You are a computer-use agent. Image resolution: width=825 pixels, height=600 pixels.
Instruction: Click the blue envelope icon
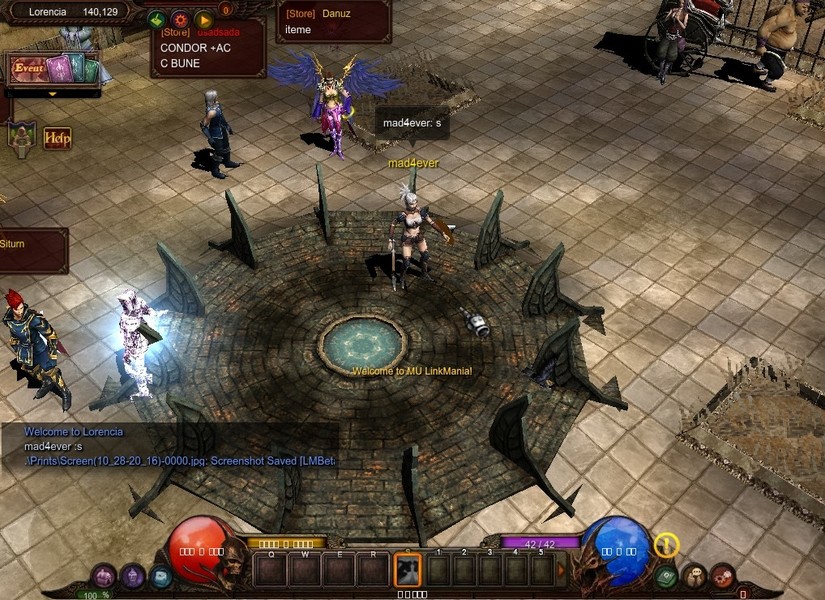pyautogui.click(x=160, y=576)
